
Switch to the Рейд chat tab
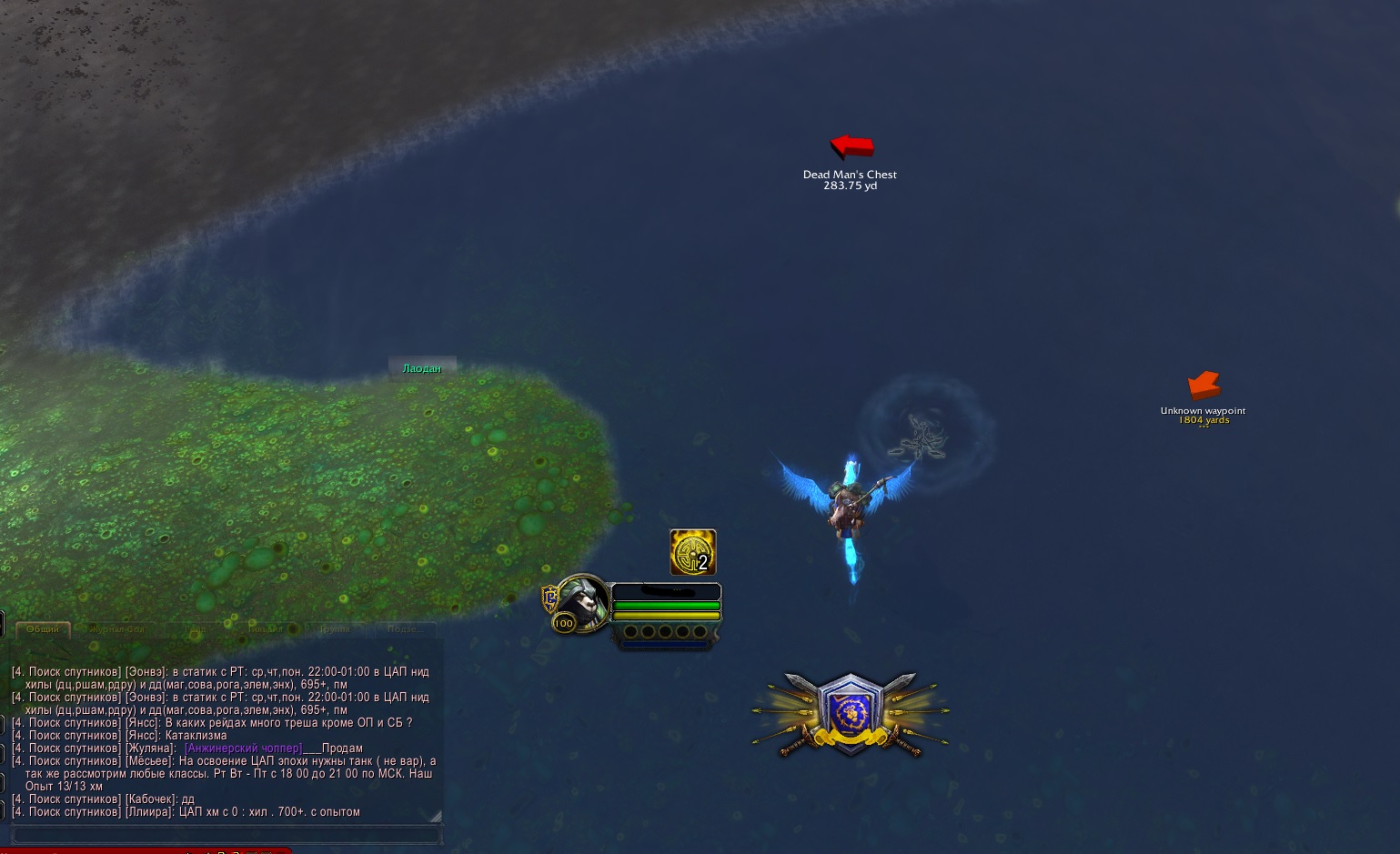click(196, 629)
